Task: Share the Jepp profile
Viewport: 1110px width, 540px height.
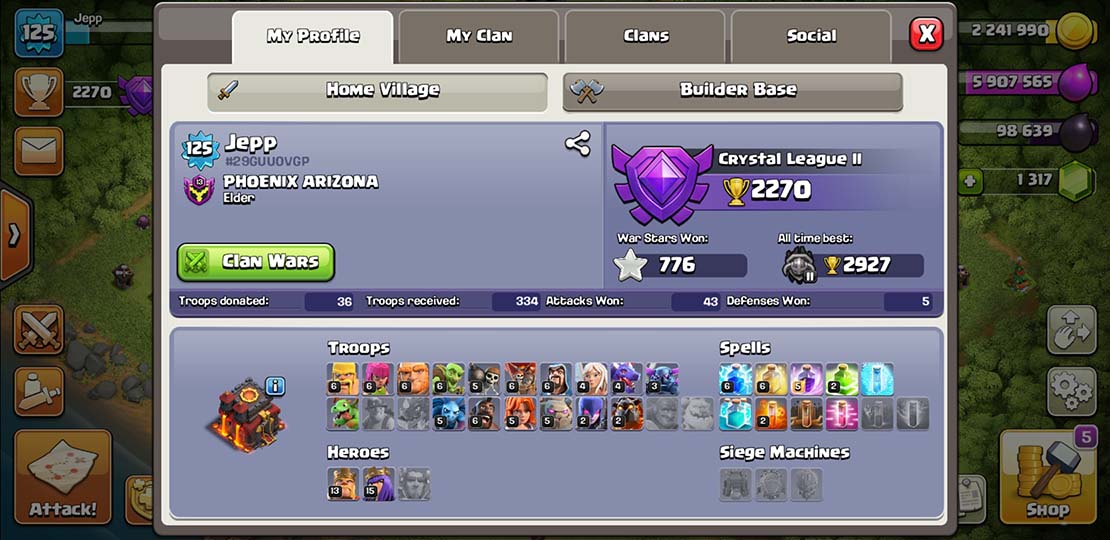Action: (x=577, y=144)
